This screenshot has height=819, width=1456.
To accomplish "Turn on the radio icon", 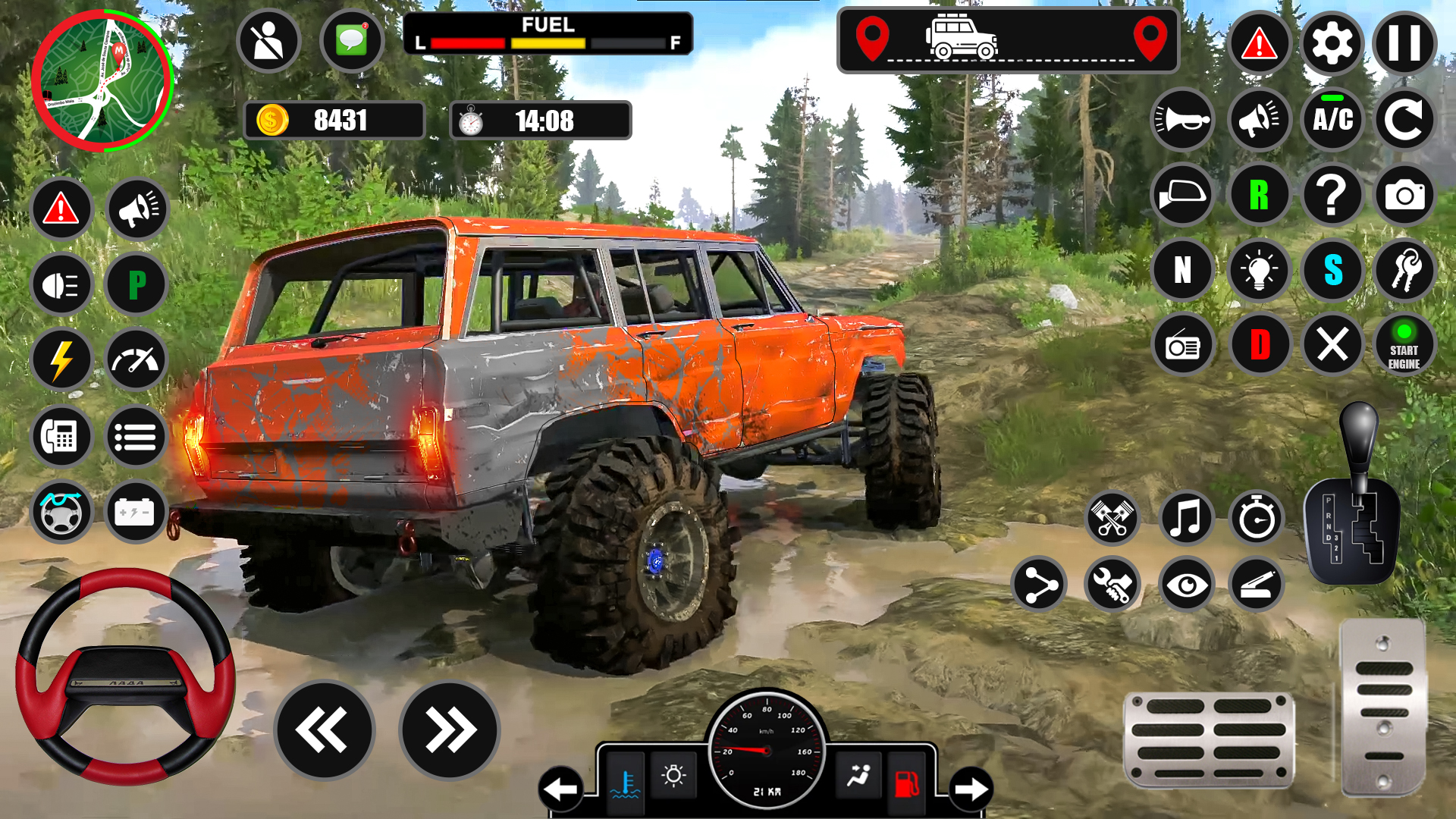I will coord(1182,347).
